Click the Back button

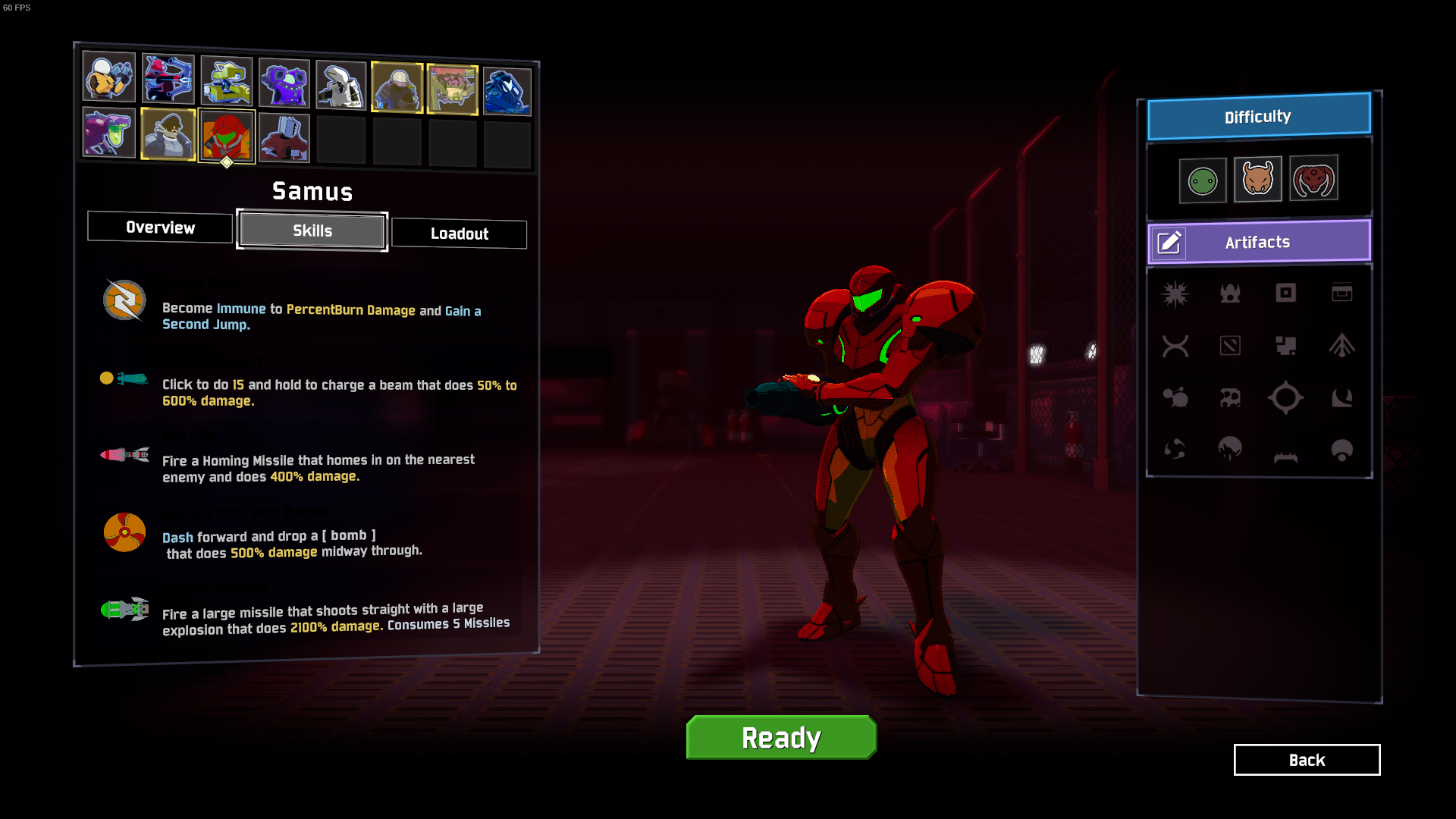coord(1307,760)
